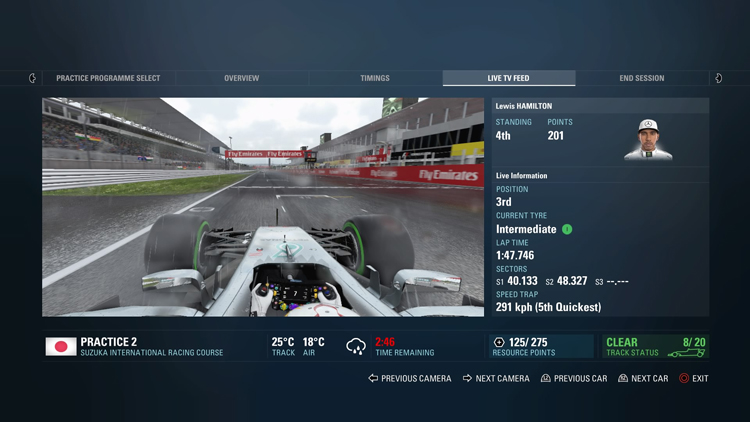The image size is (750, 422).
Task: Click Lewis Hamilton's driver portrait
Action: point(648,139)
